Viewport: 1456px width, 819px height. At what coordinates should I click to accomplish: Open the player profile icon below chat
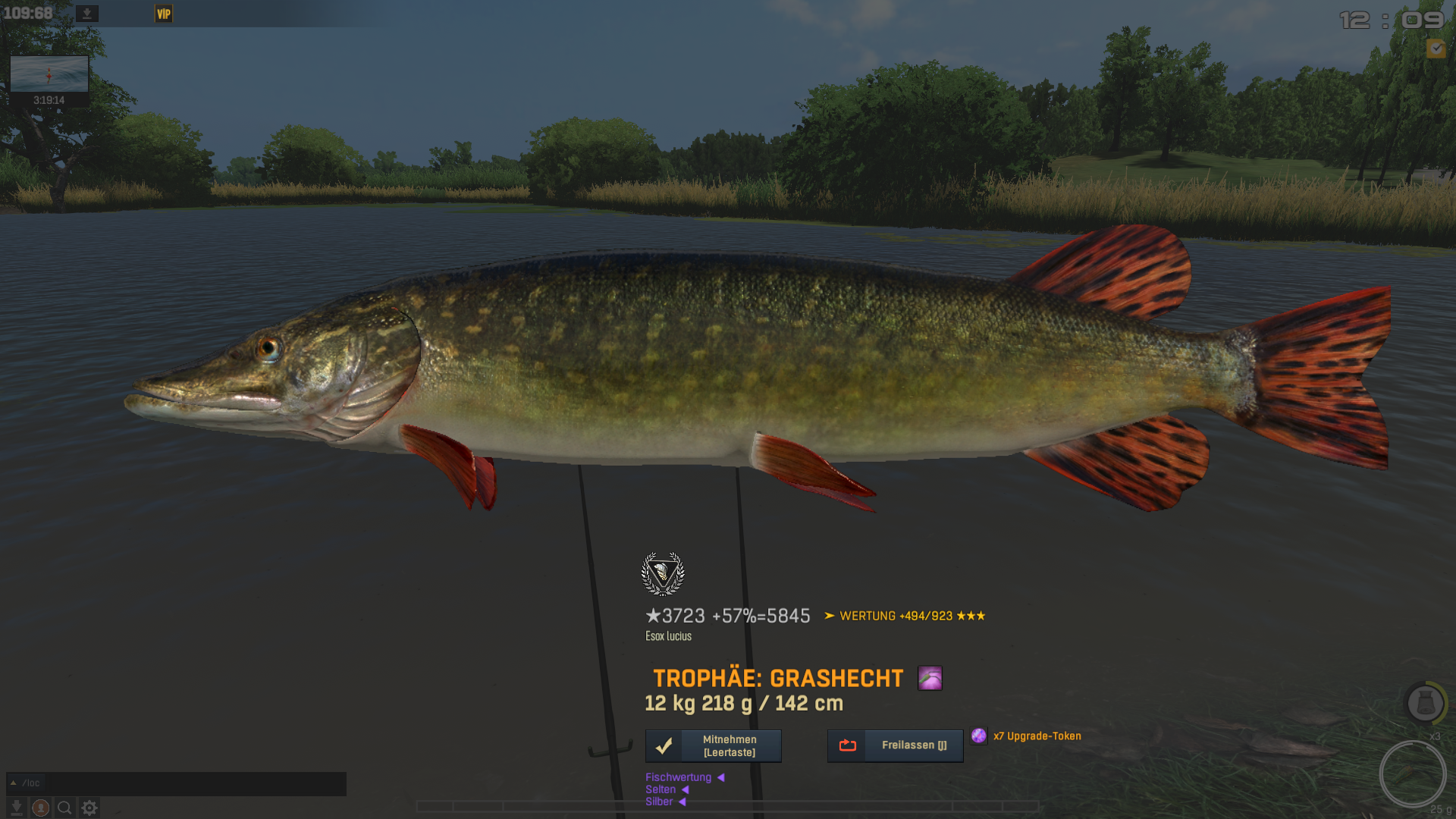(x=41, y=808)
